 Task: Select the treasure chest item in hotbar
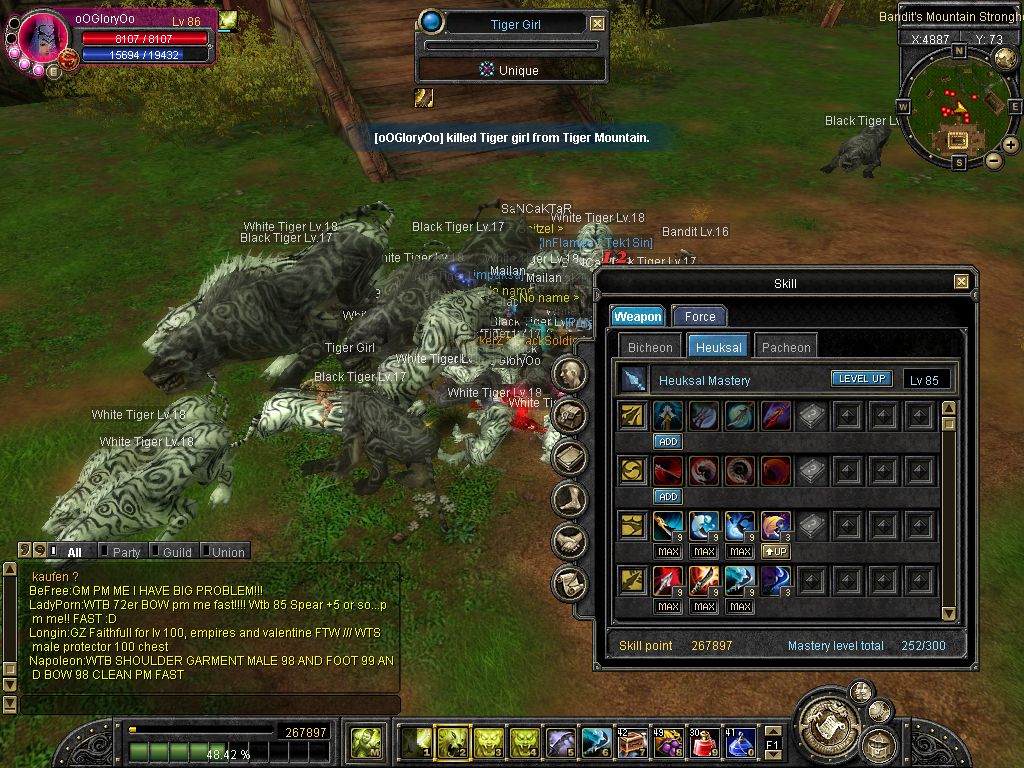click(x=631, y=743)
